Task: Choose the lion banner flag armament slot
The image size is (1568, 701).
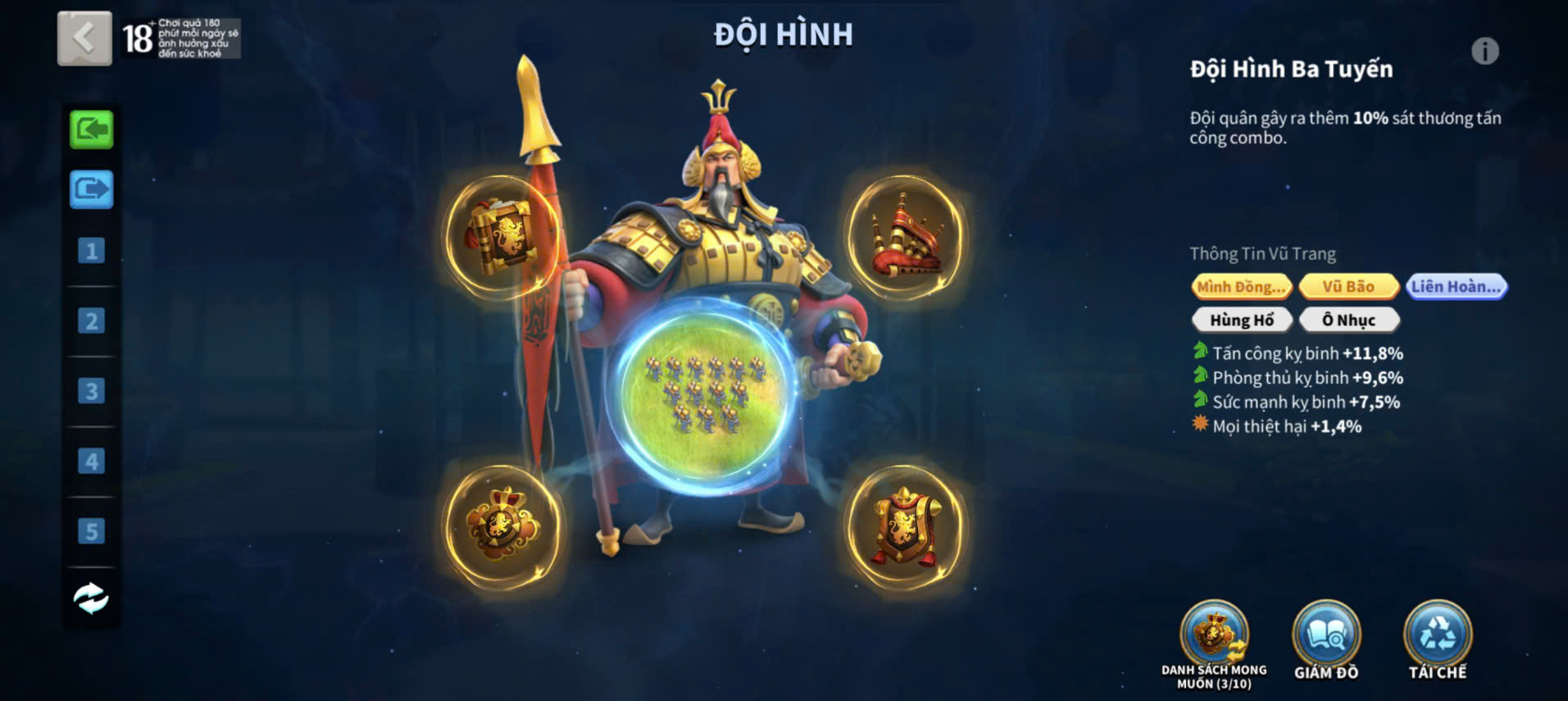Action: (905, 526)
